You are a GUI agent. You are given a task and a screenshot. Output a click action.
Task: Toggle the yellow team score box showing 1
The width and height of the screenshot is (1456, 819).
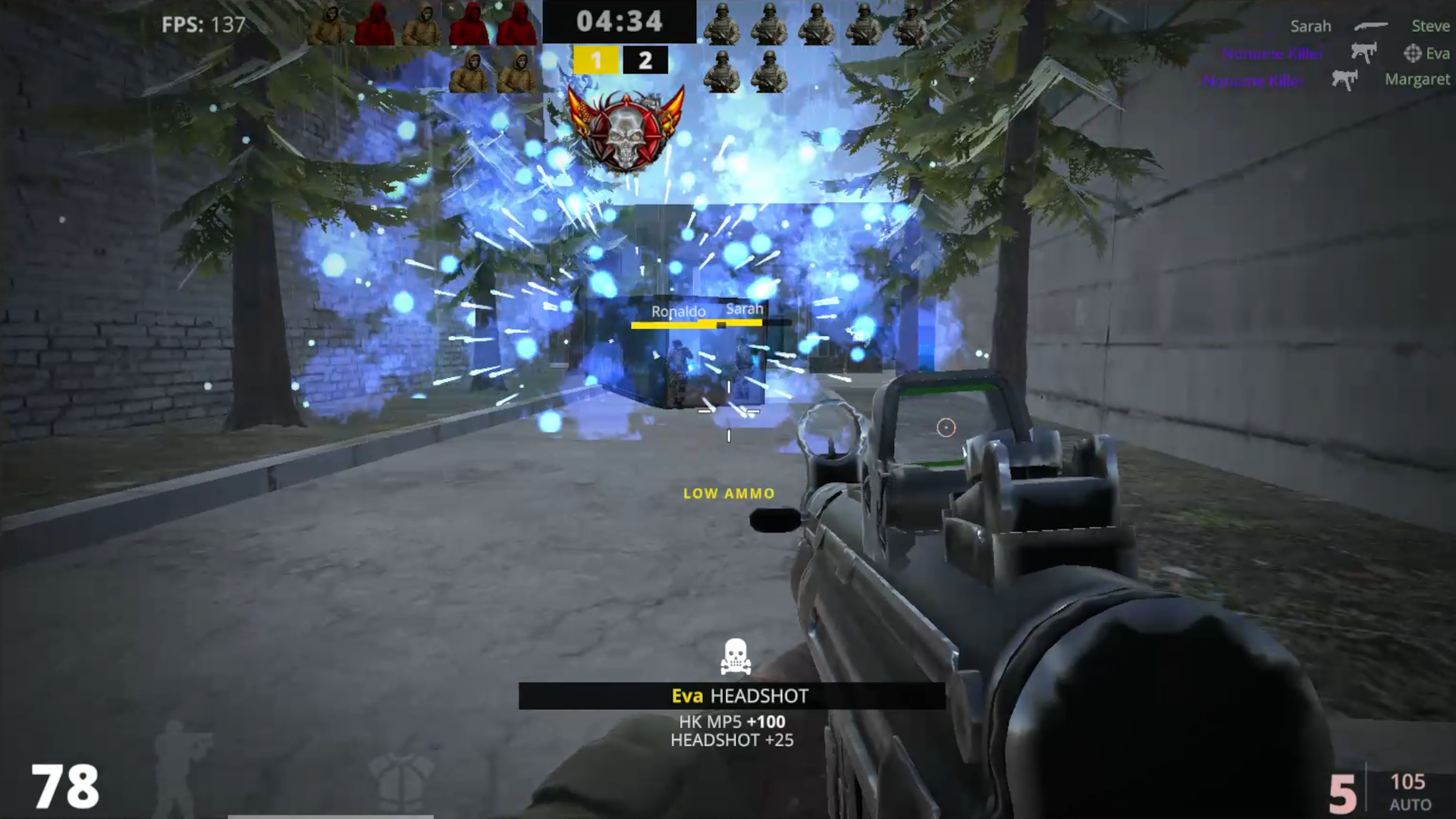596,60
